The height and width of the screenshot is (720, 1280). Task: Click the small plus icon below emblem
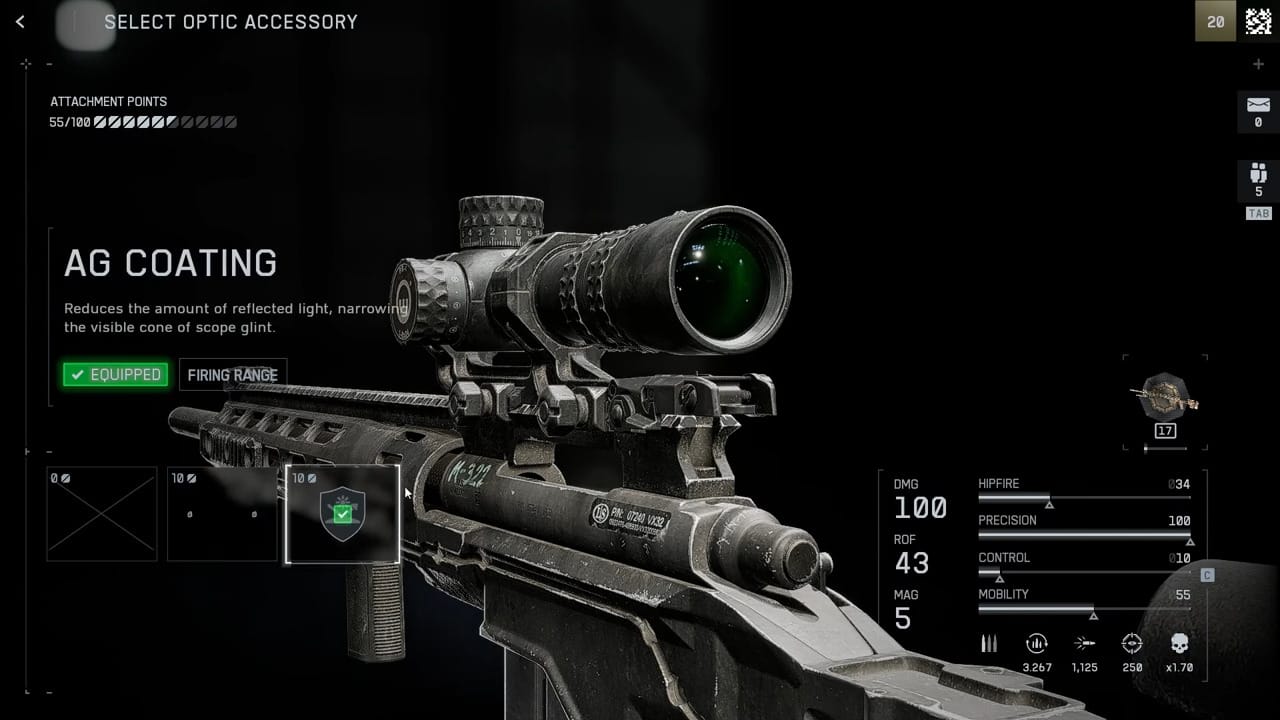tap(1258, 64)
